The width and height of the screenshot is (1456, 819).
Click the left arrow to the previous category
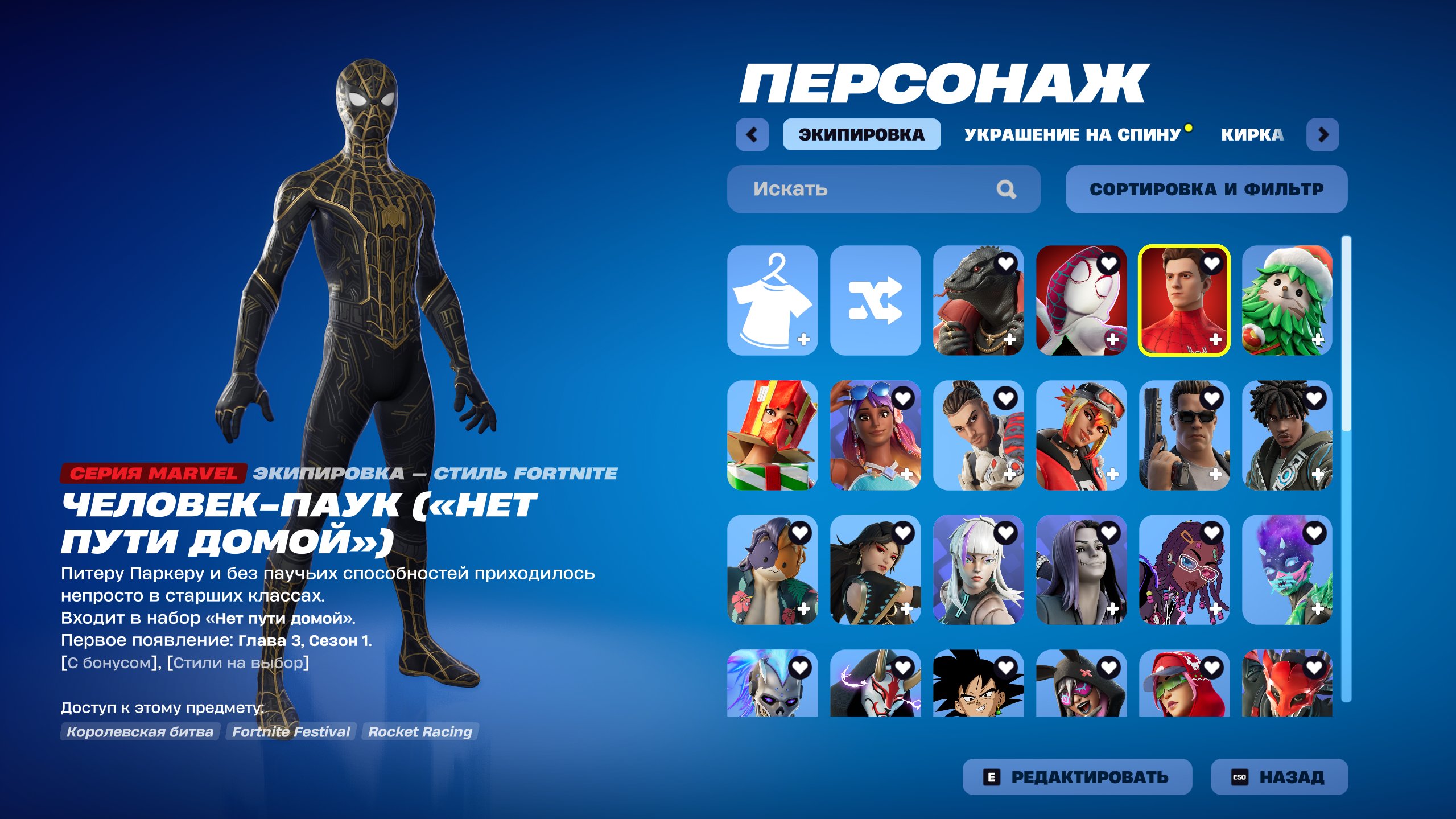click(x=752, y=135)
